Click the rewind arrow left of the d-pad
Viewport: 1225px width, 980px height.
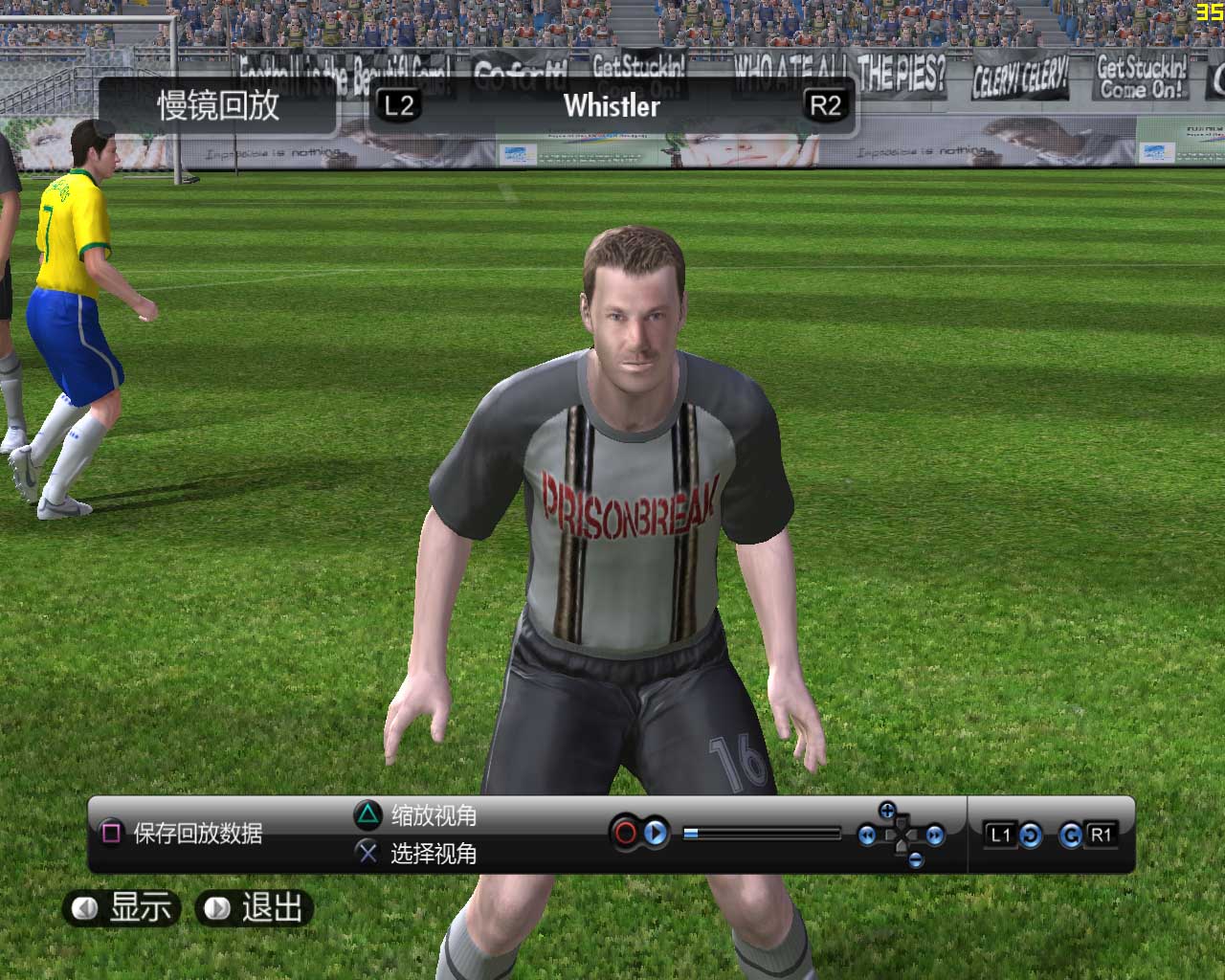click(867, 835)
